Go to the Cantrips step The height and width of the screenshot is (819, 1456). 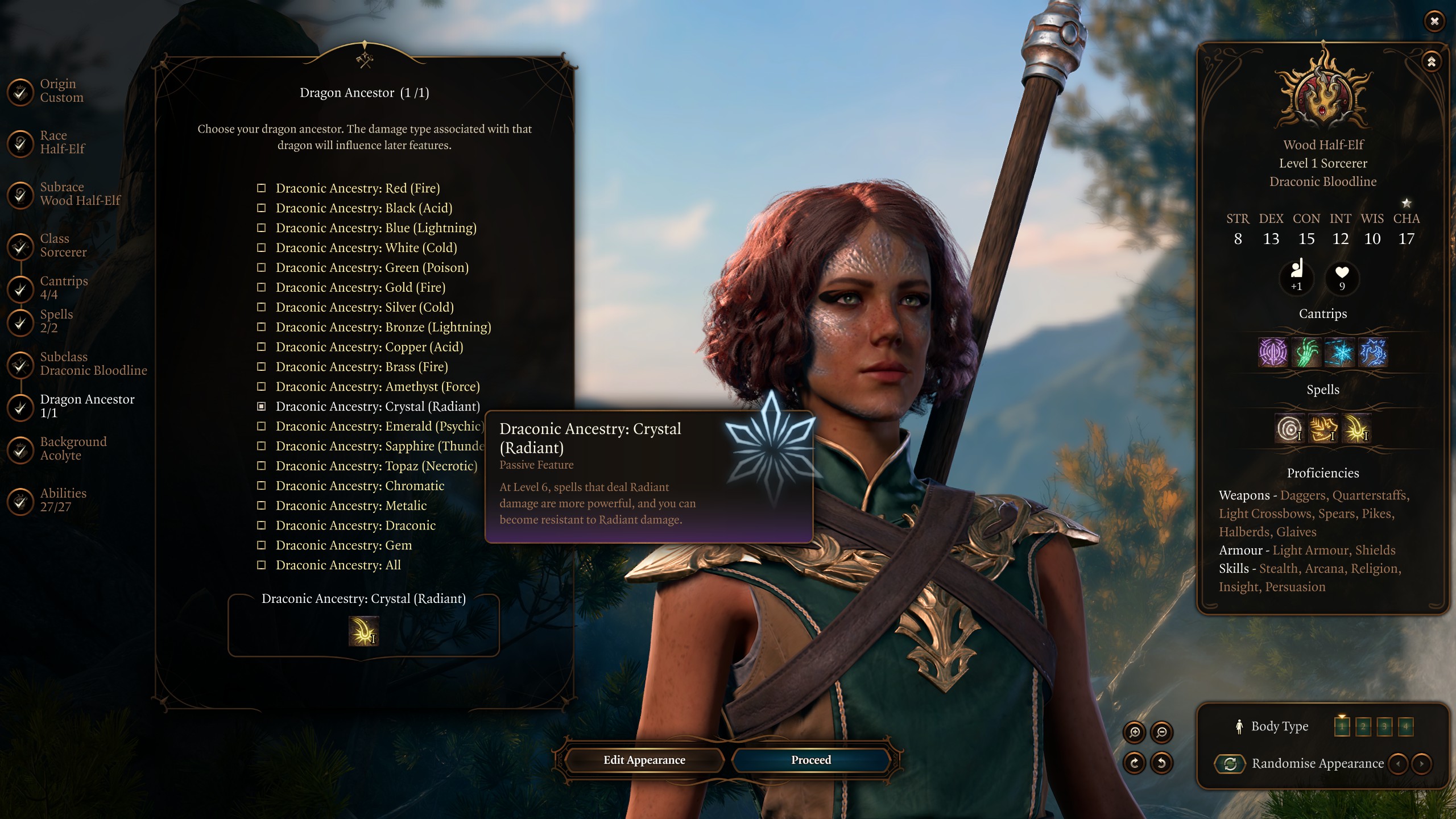(x=63, y=288)
